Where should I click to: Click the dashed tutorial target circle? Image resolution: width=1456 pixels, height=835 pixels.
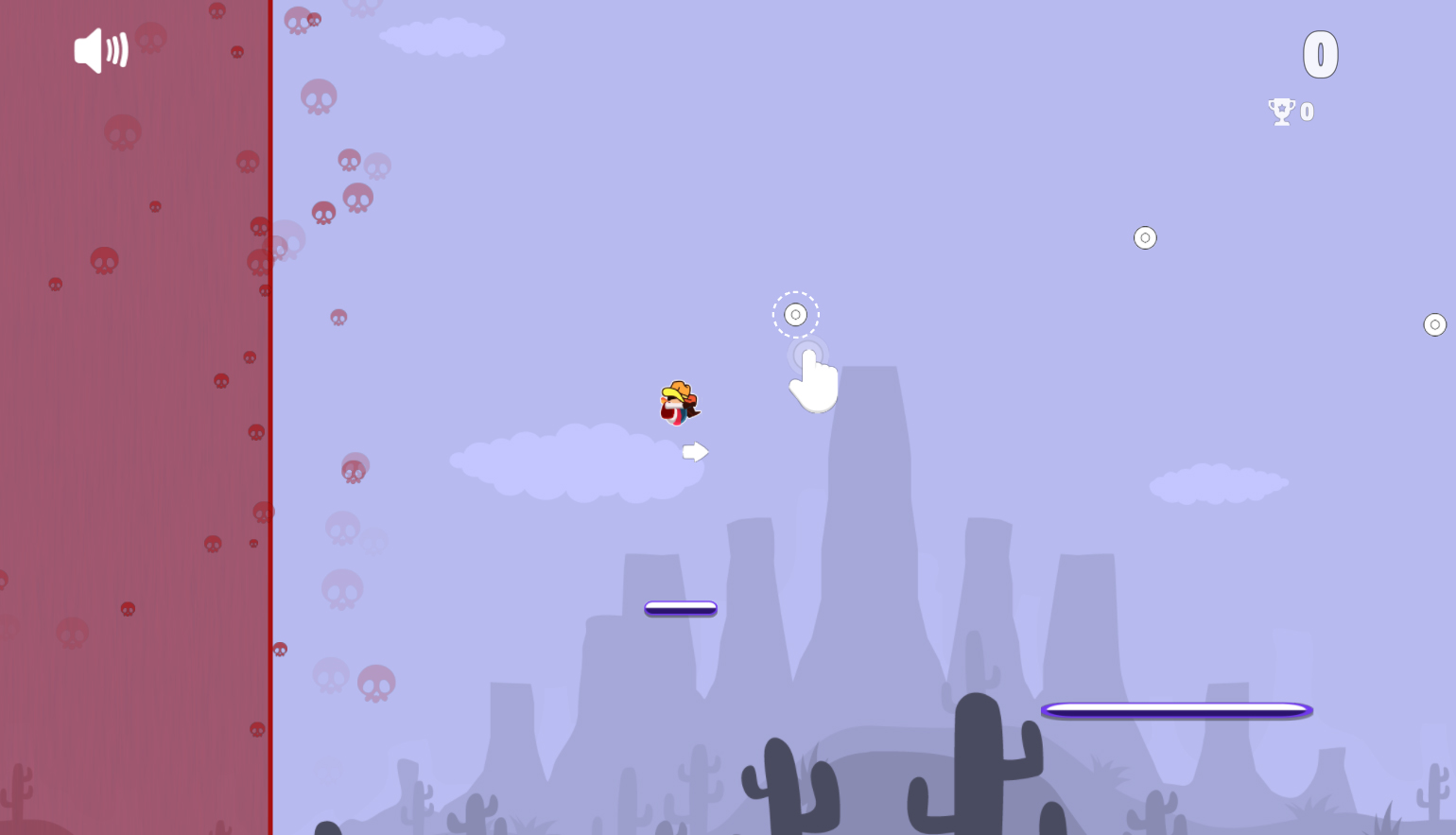click(x=795, y=313)
